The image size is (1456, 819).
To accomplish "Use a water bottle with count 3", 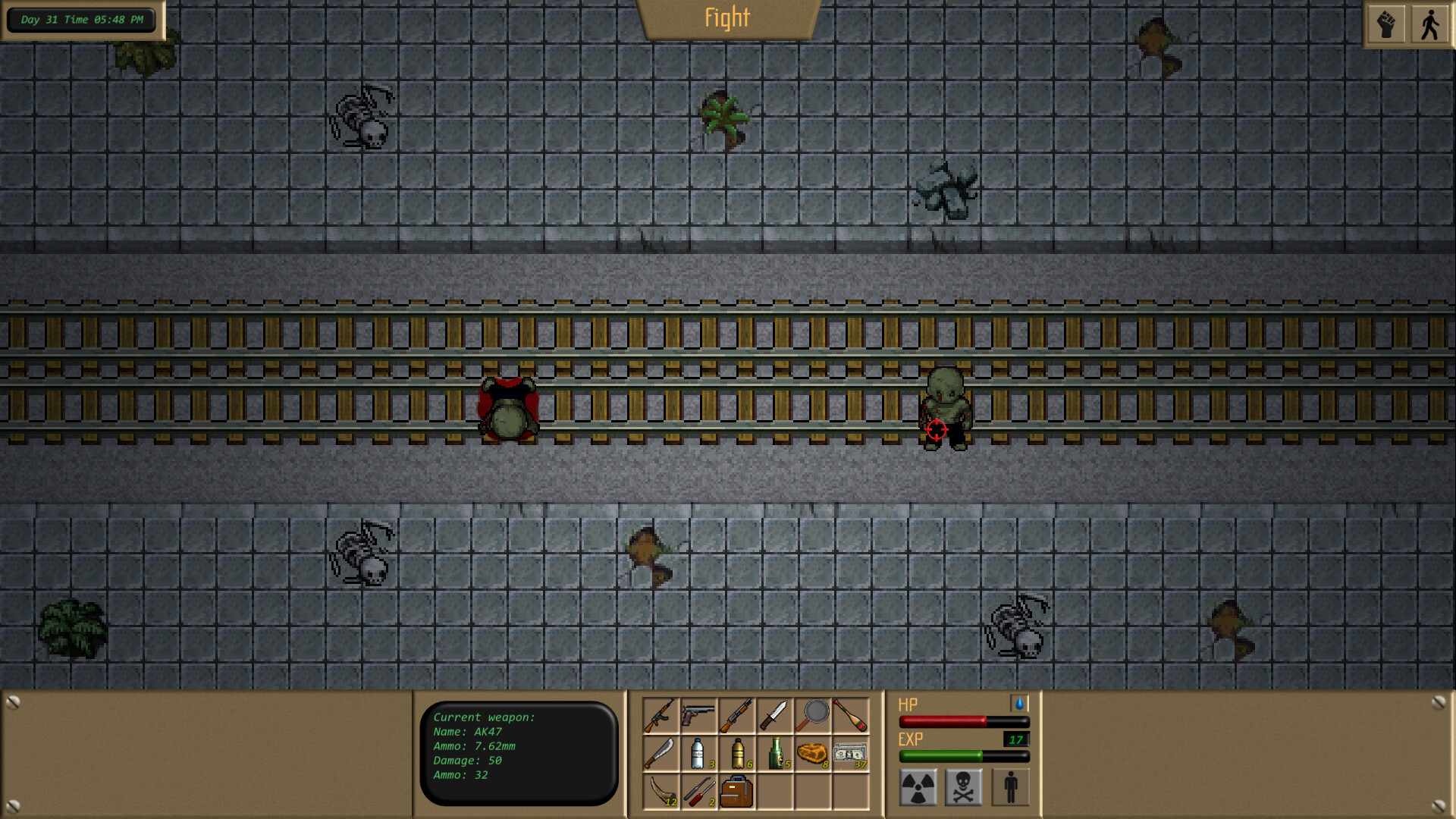I will point(698,753).
